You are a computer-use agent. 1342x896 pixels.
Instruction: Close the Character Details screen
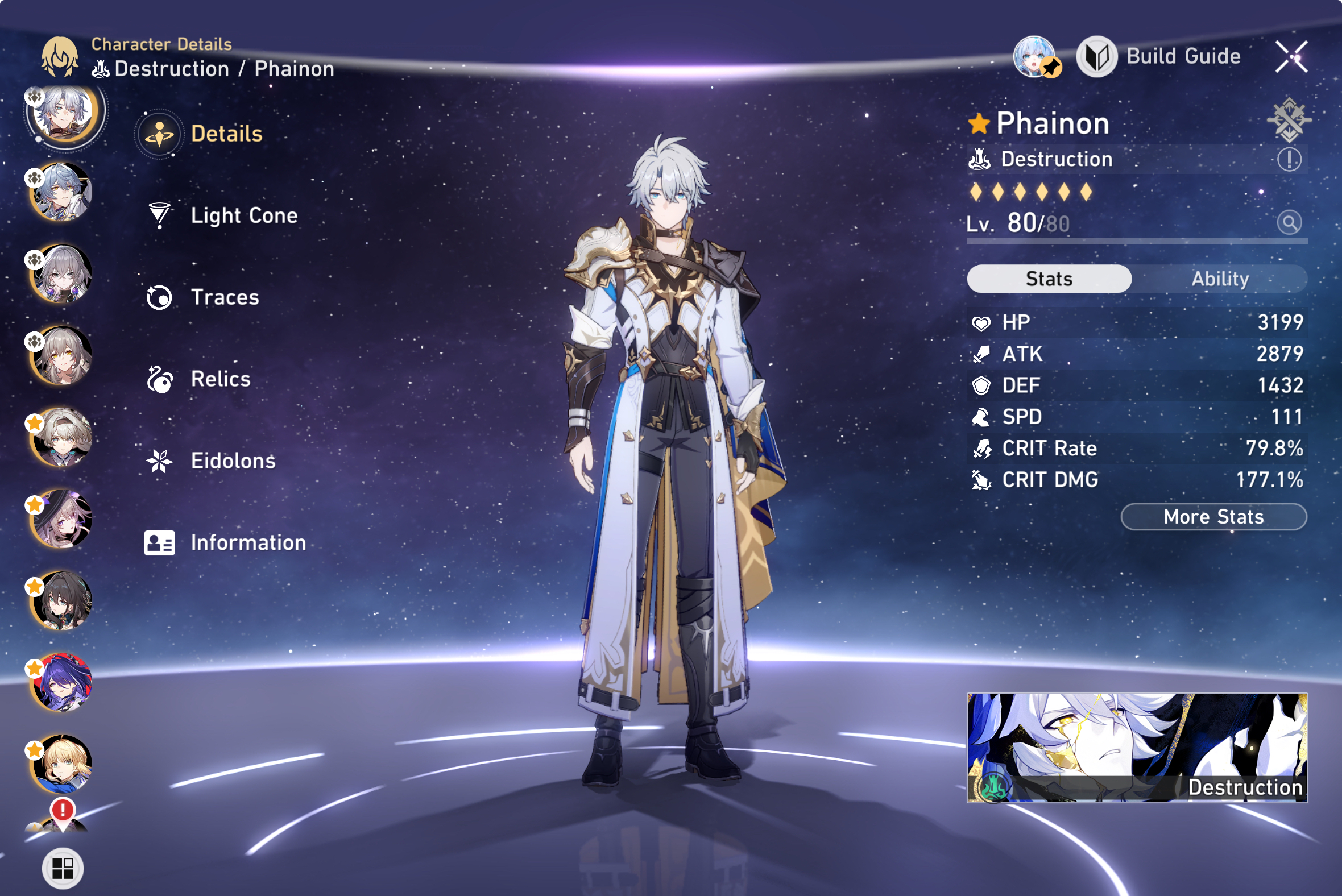1291,57
